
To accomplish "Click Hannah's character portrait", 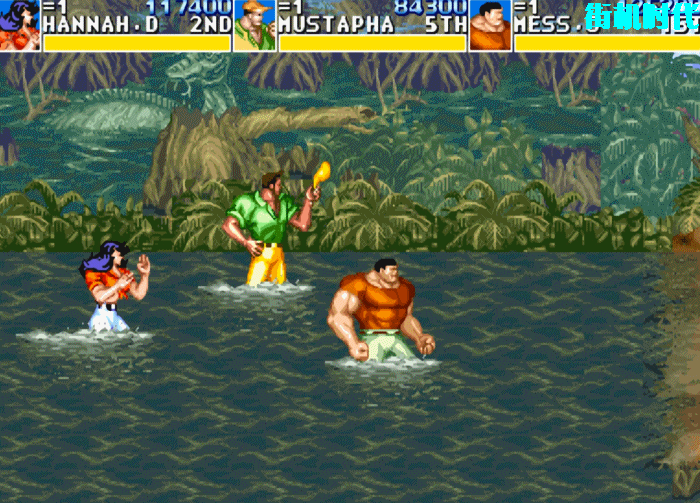I will coord(19,25).
